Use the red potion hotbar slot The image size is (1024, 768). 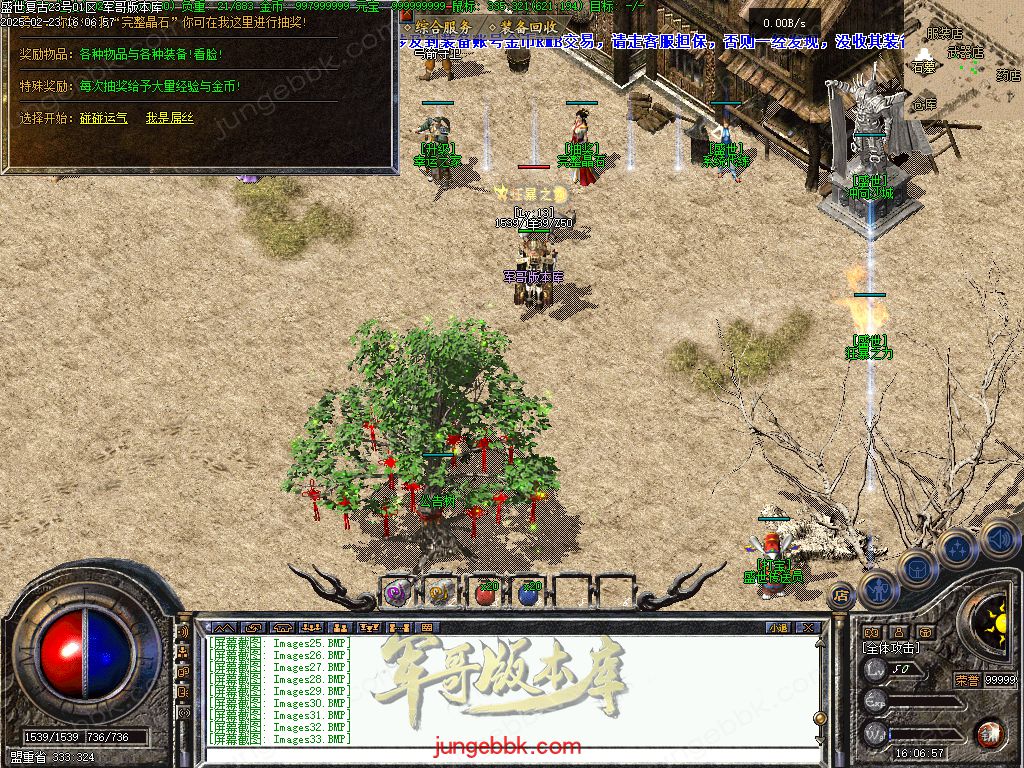click(485, 593)
